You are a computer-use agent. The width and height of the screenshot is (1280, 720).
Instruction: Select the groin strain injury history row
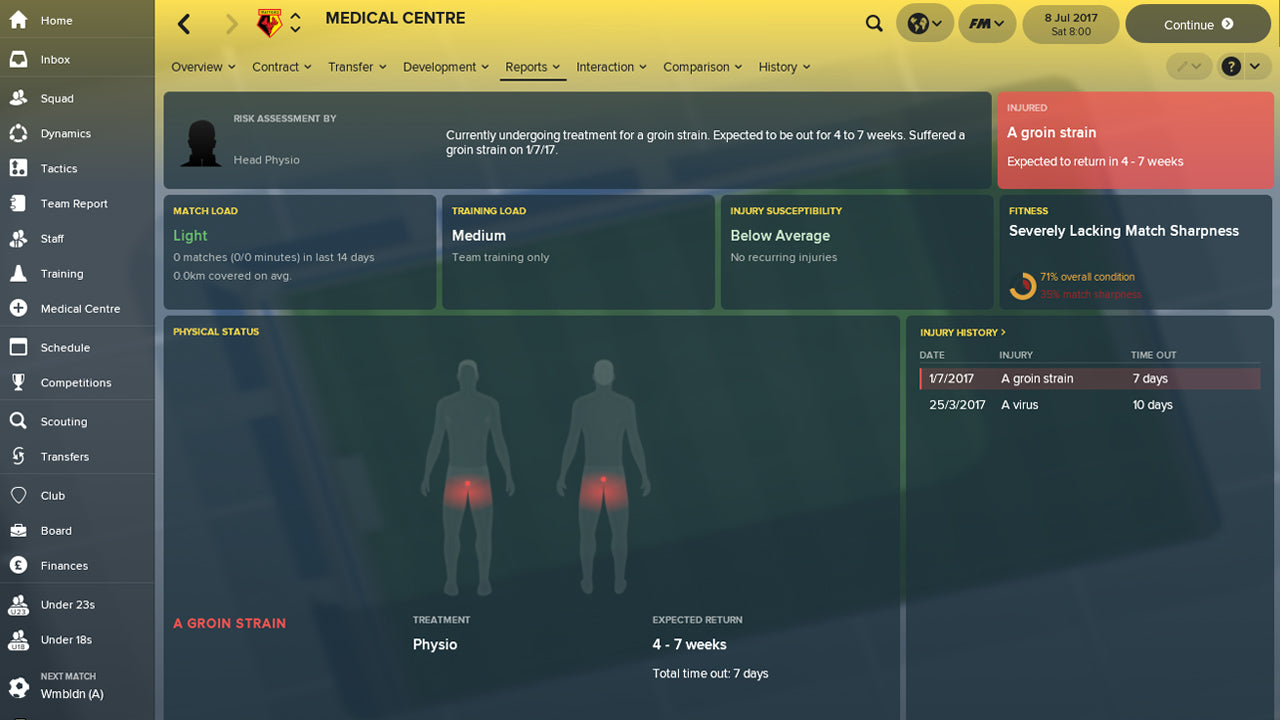pyautogui.click(x=1089, y=379)
